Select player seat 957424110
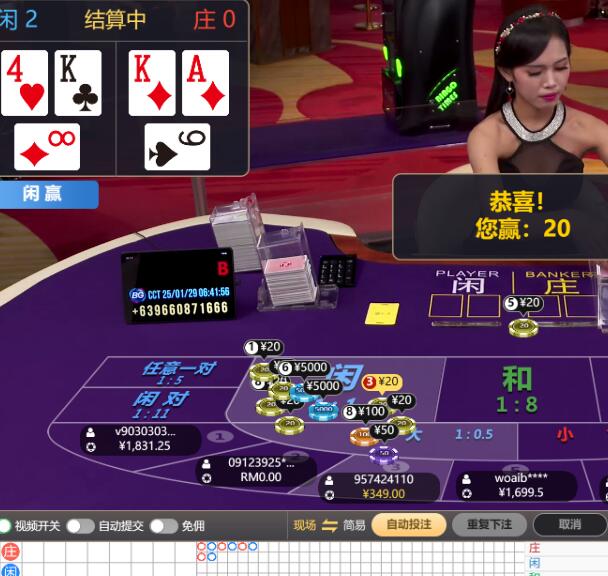The width and height of the screenshot is (608, 576). pos(382,487)
